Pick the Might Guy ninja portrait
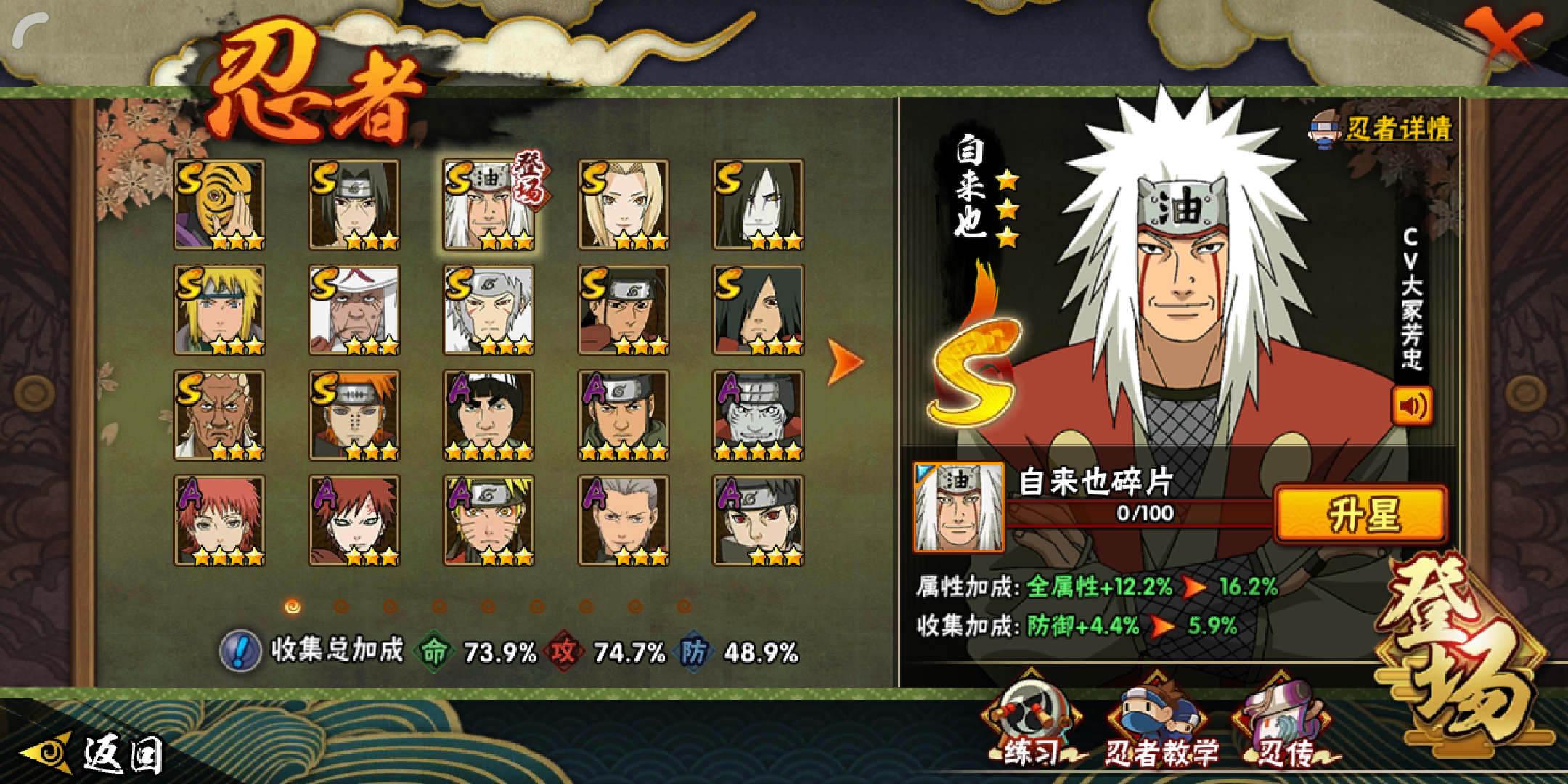 click(489, 415)
